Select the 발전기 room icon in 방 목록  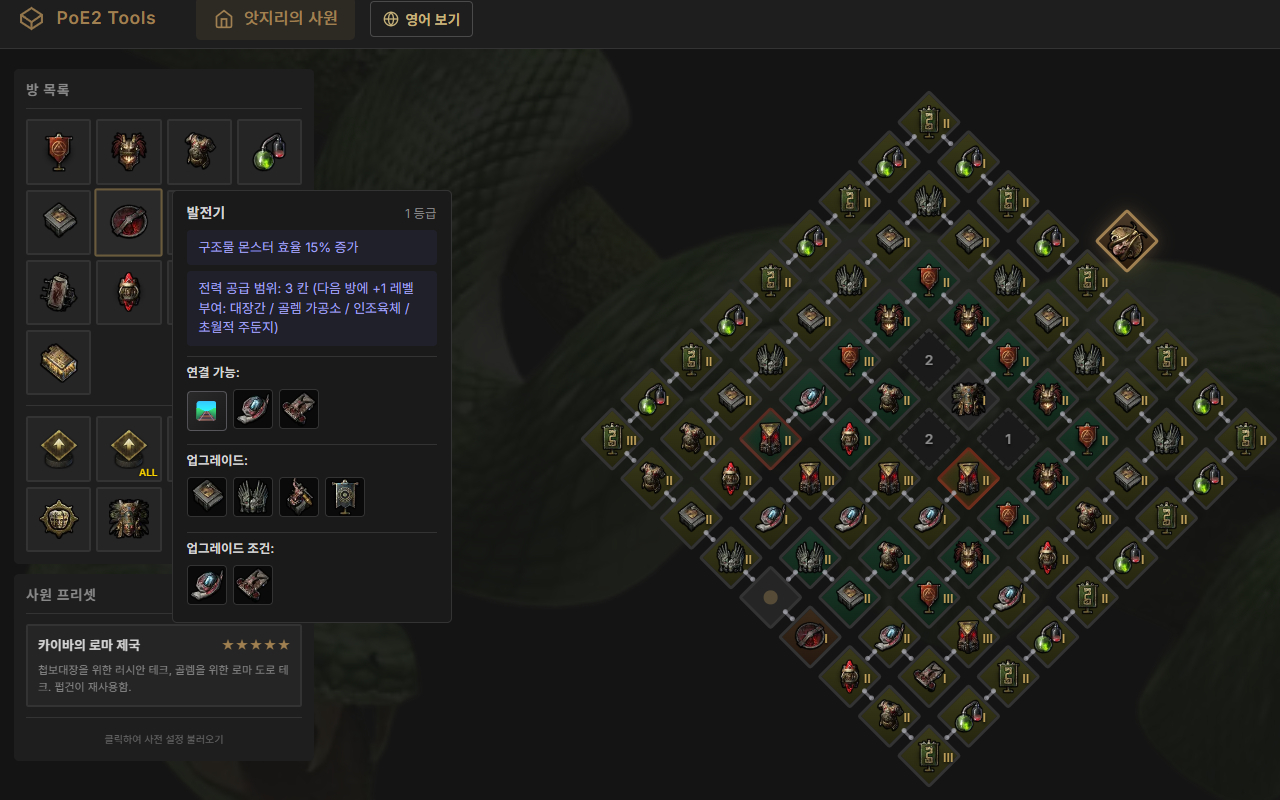pyautogui.click(x=128, y=221)
